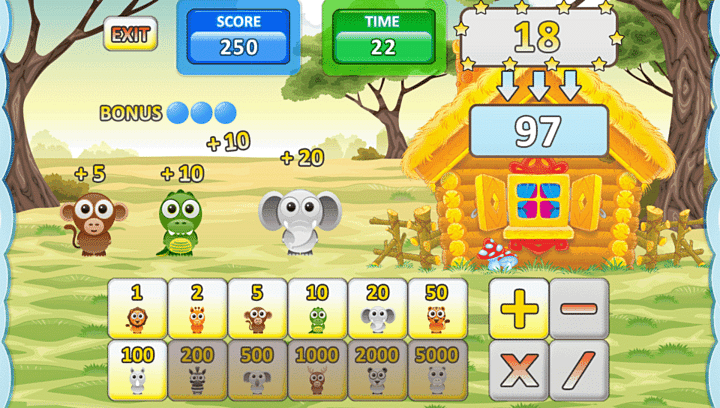Choose the 20 value elephant tile
The width and height of the screenshot is (720, 408).
pos(377,308)
